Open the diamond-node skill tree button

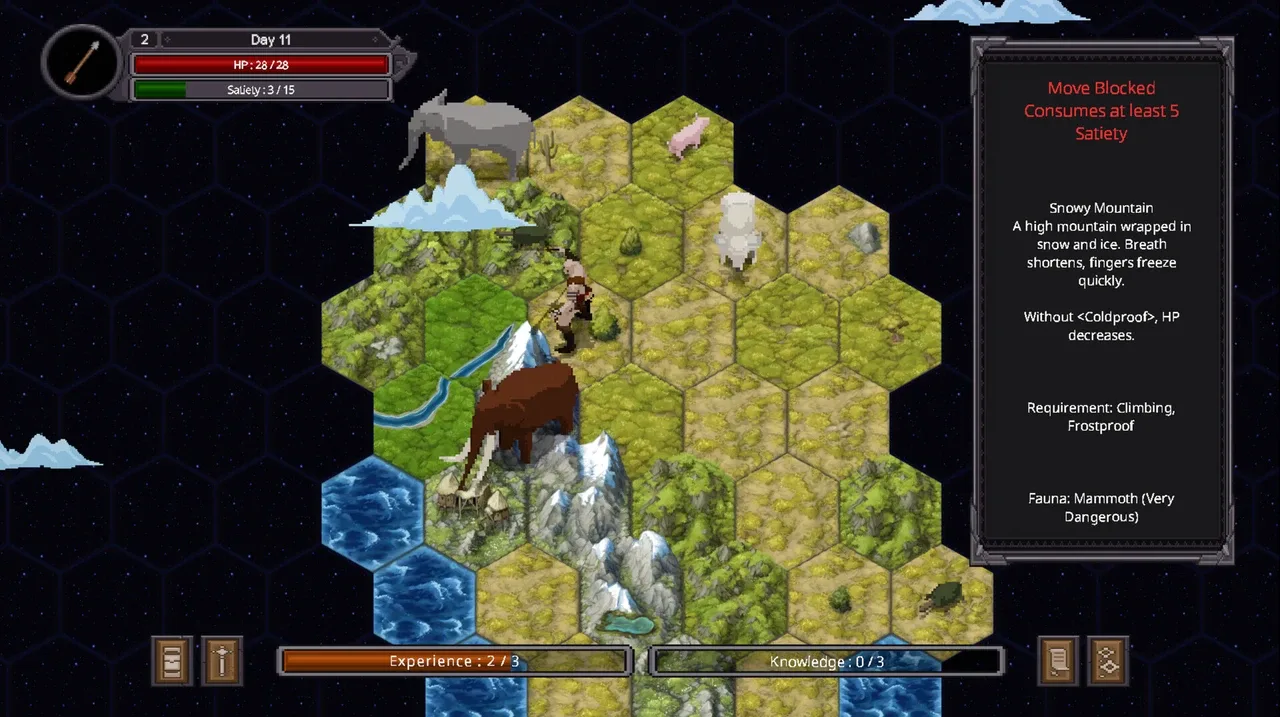(1108, 661)
